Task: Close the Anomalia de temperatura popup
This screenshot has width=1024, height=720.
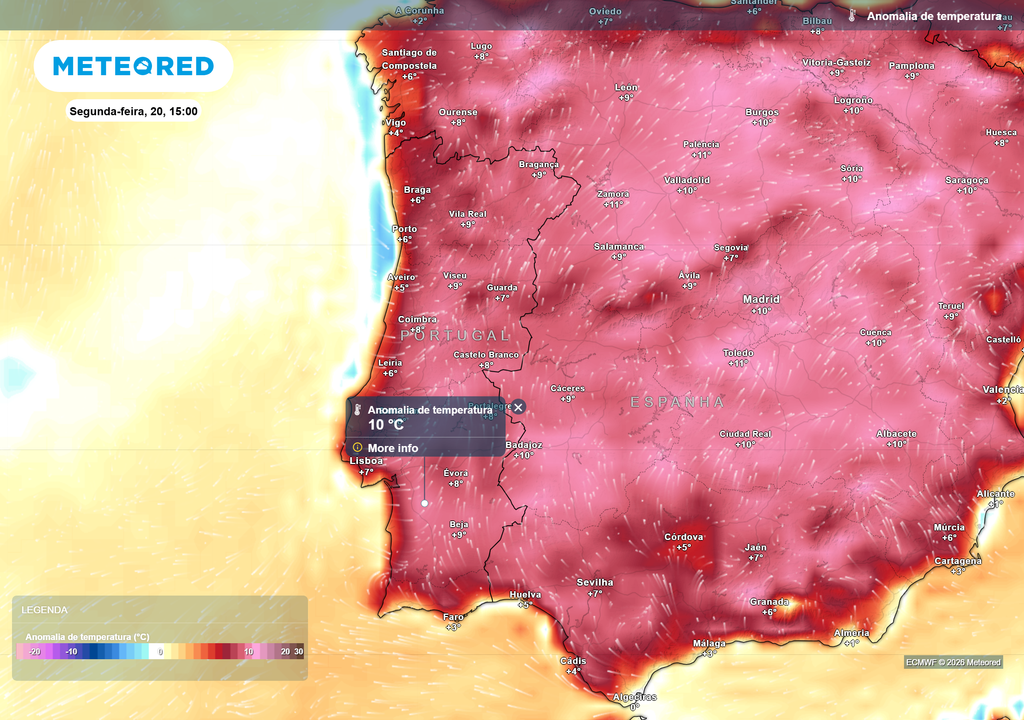Action: tap(518, 407)
